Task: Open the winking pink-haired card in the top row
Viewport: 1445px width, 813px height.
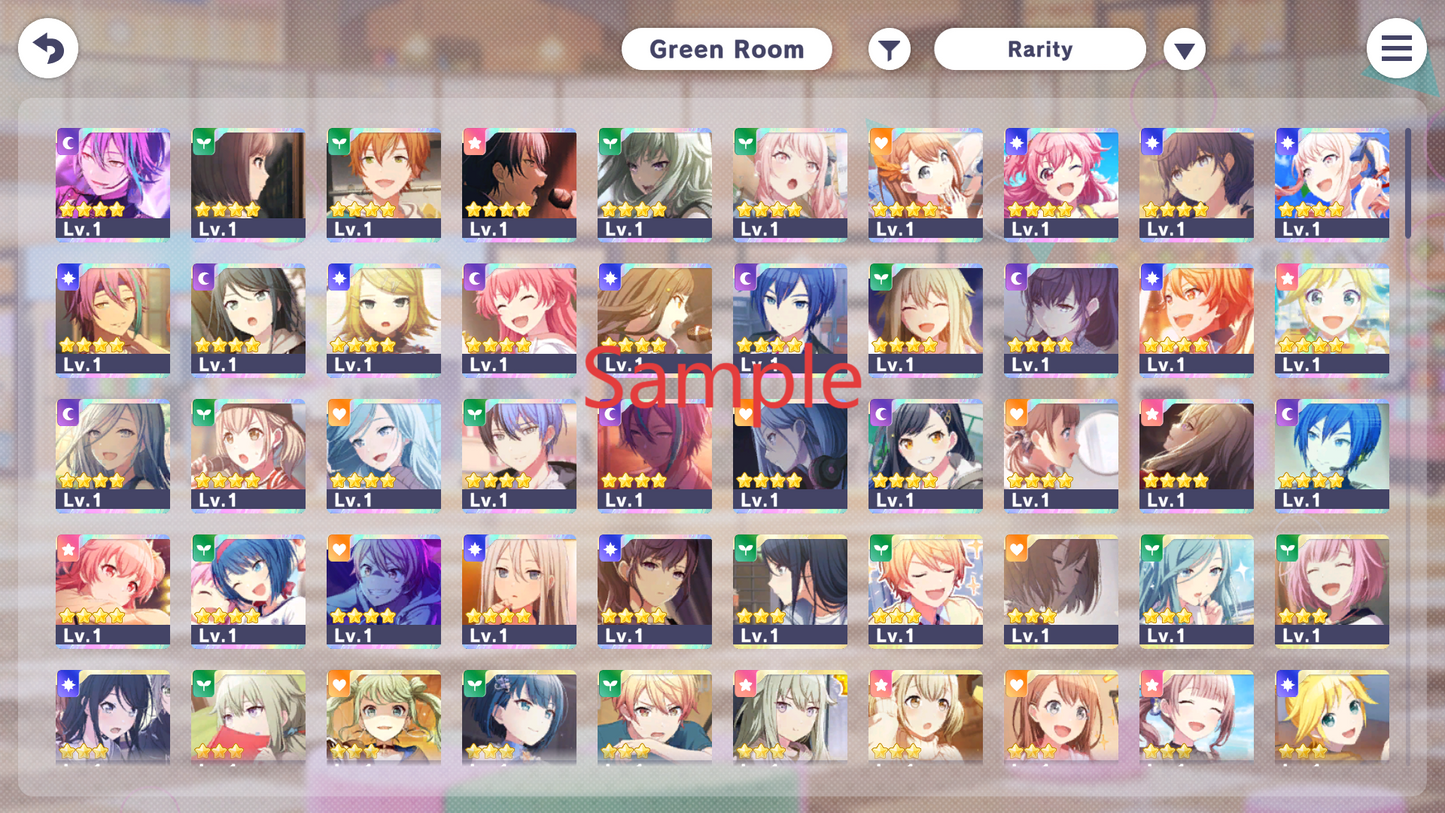Action: click(x=1061, y=185)
